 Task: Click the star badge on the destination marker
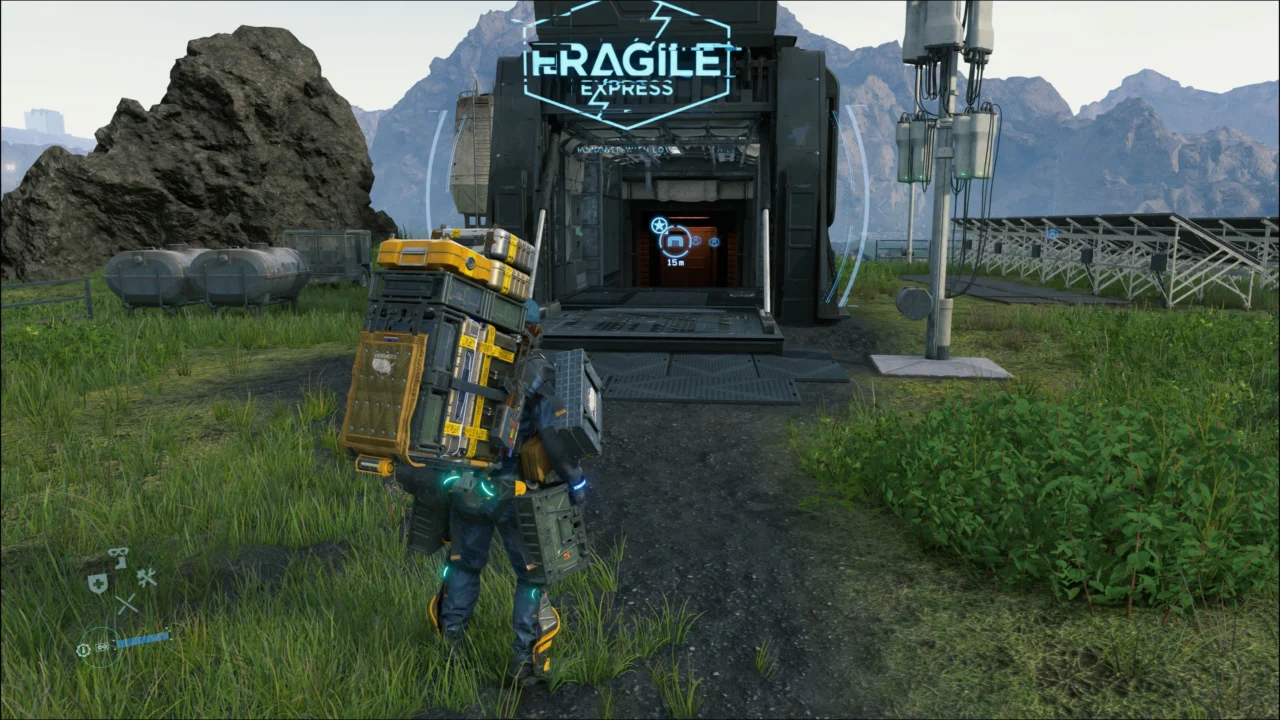pyautogui.click(x=658, y=225)
